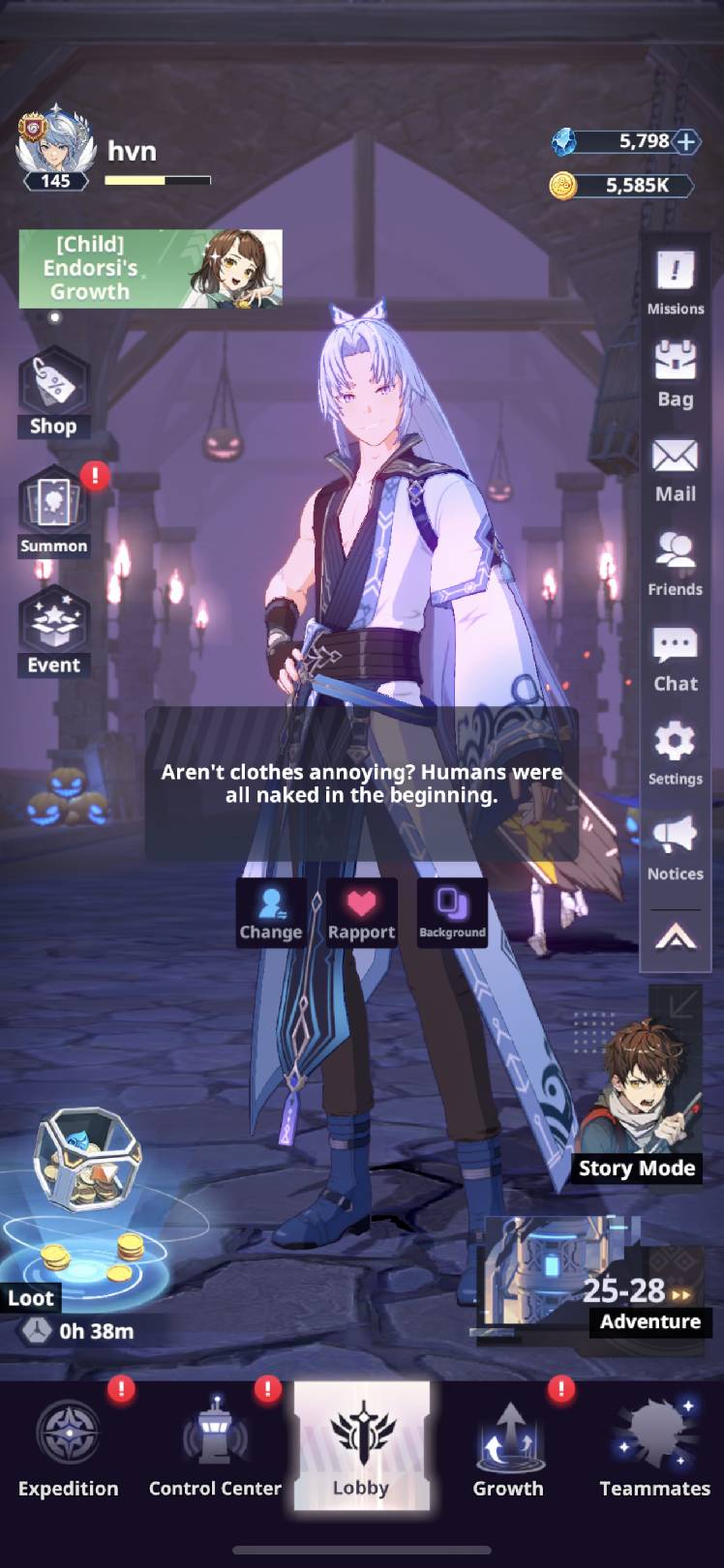The width and height of the screenshot is (724, 1568).
Task: Check the Mail inbox
Action: coord(675,469)
